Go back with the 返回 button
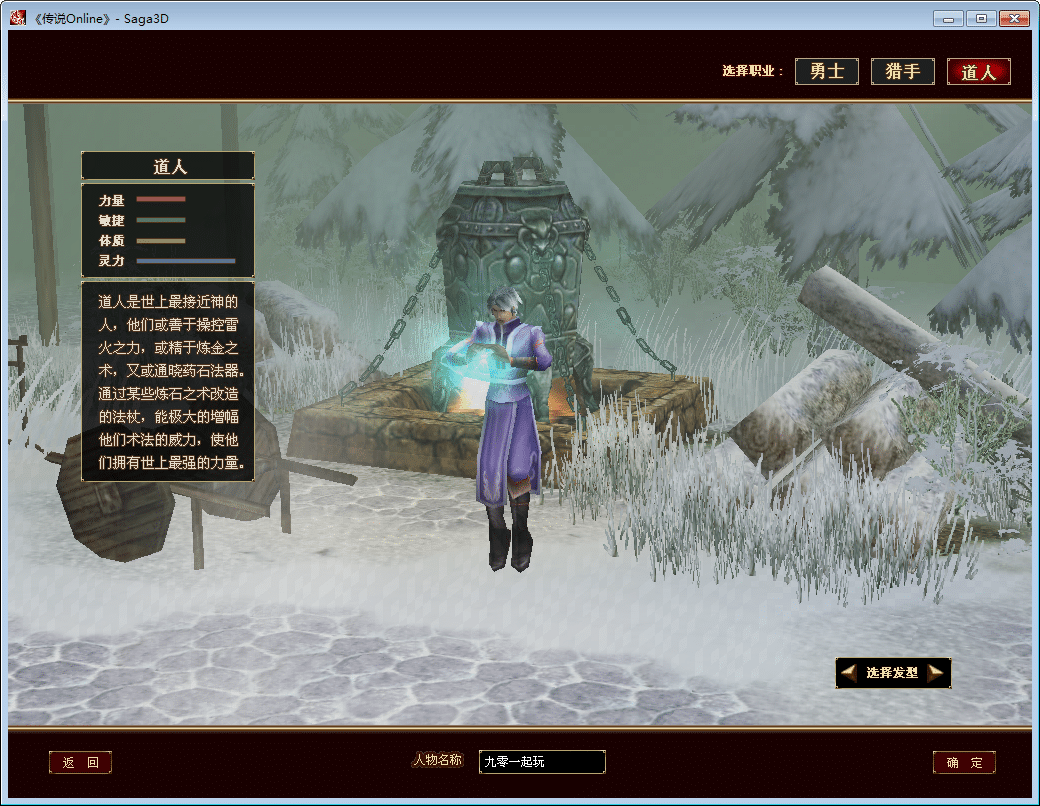1040x806 pixels. pyautogui.click(x=80, y=763)
